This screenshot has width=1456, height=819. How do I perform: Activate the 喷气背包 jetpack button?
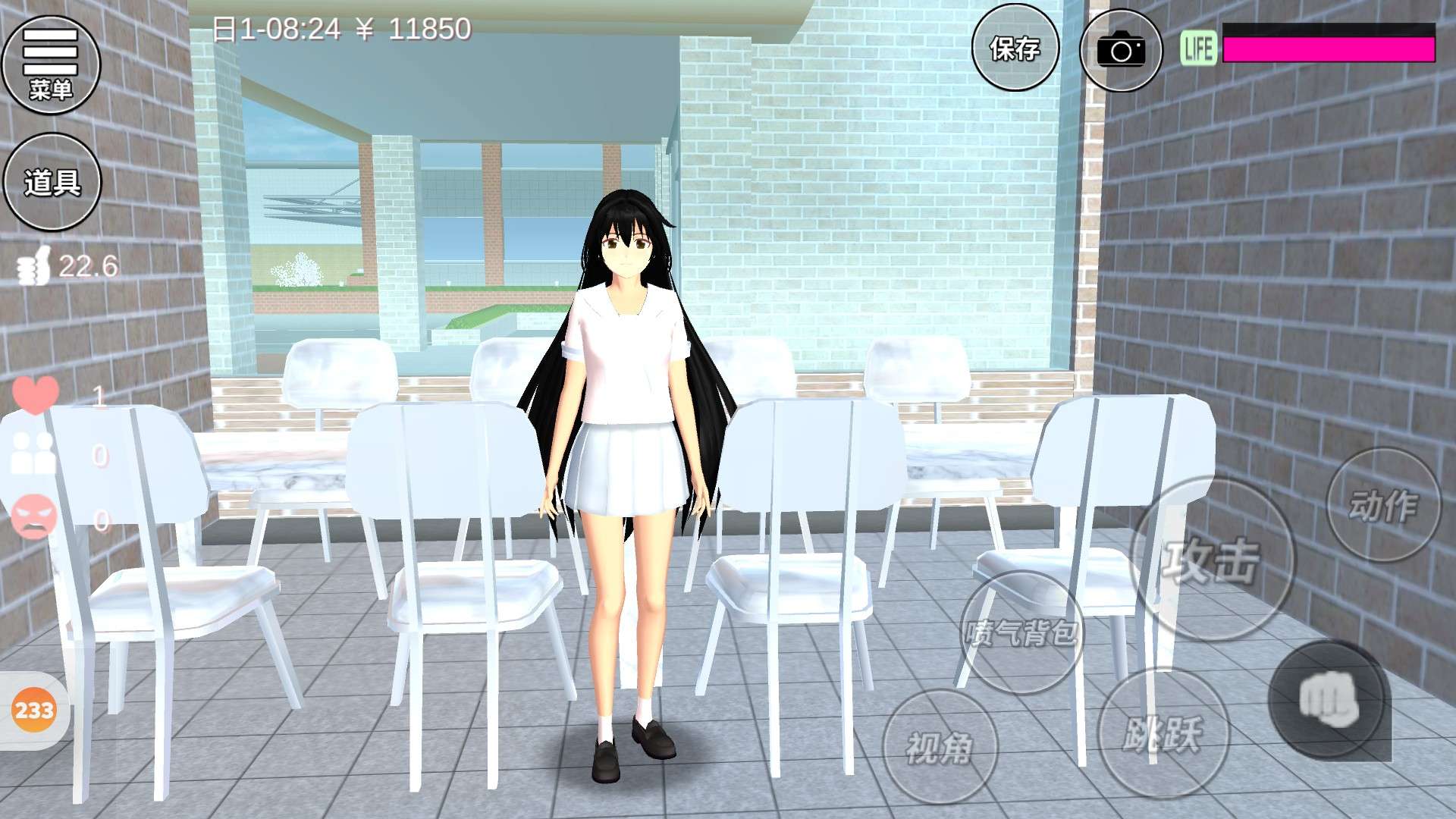(x=1021, y=632)
